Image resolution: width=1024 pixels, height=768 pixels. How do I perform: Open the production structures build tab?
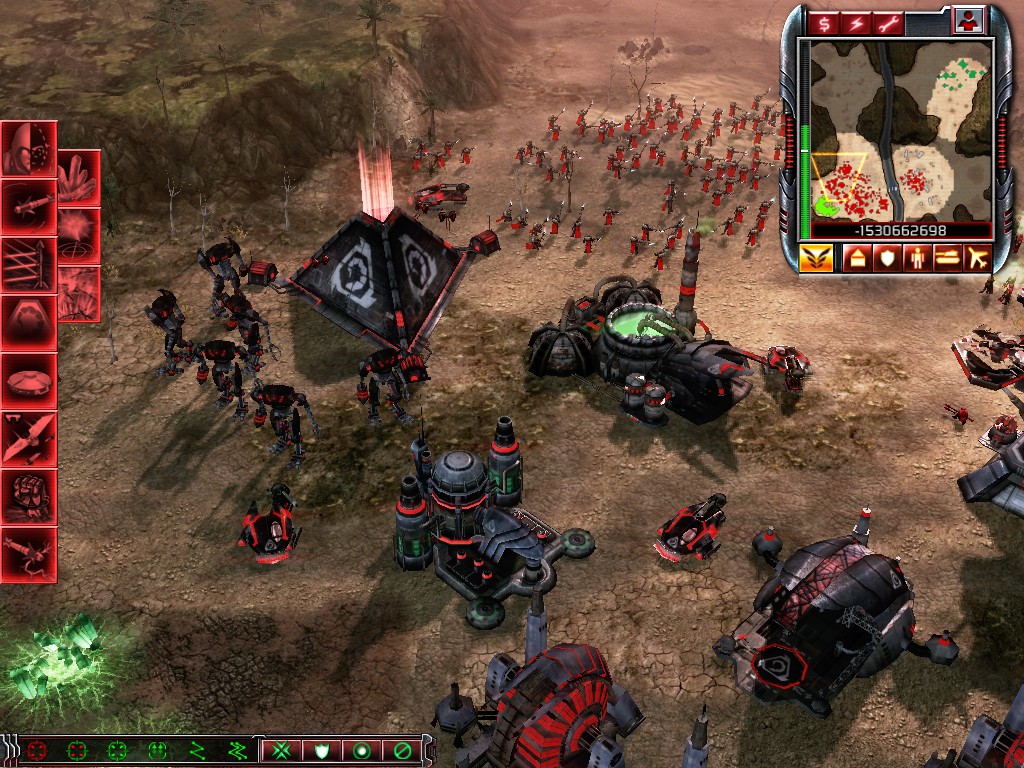click(x=856, y=259)
